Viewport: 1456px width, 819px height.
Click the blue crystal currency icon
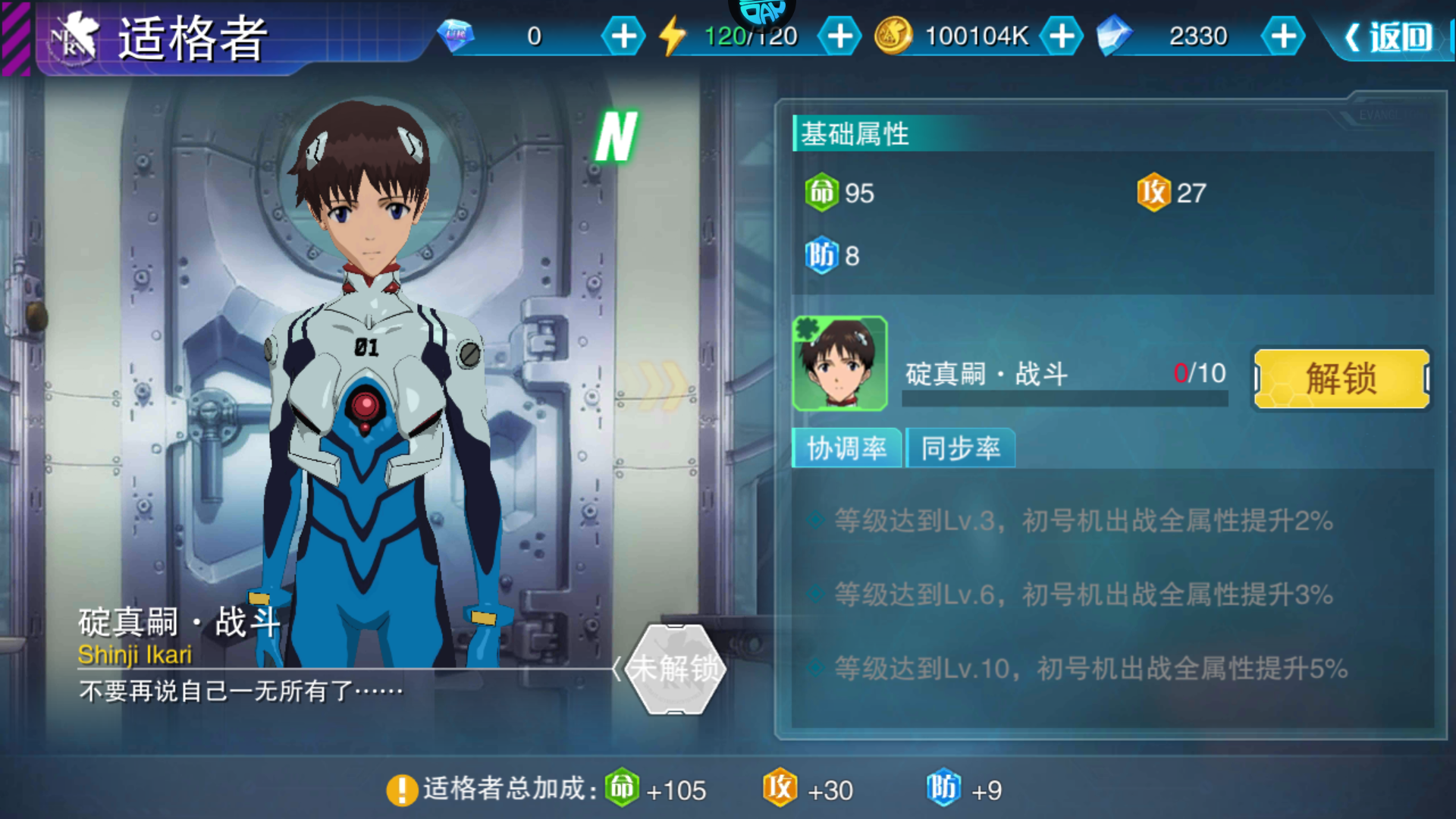coord(1115,35)
